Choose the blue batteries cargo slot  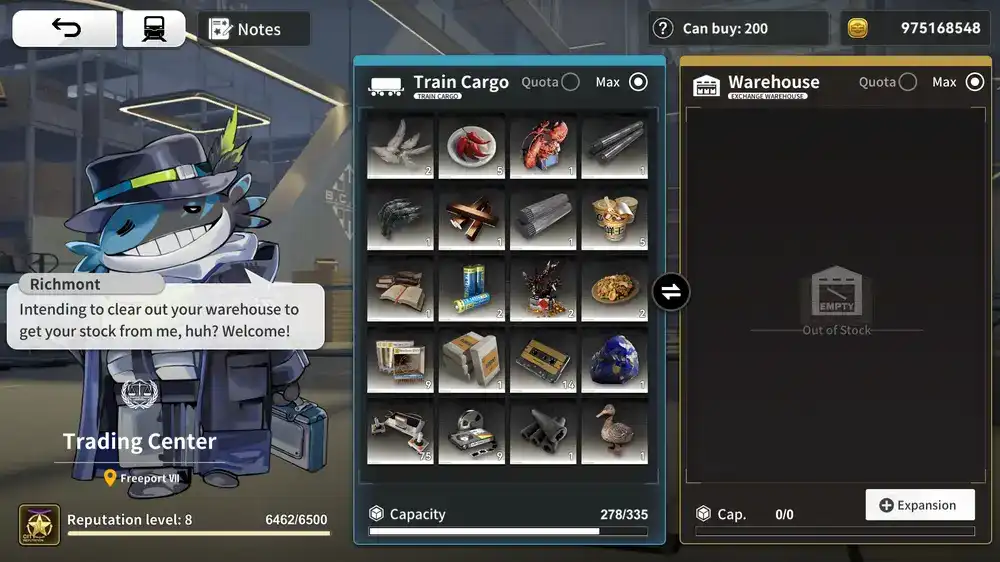pyautogui.click(x=472, y=290)
